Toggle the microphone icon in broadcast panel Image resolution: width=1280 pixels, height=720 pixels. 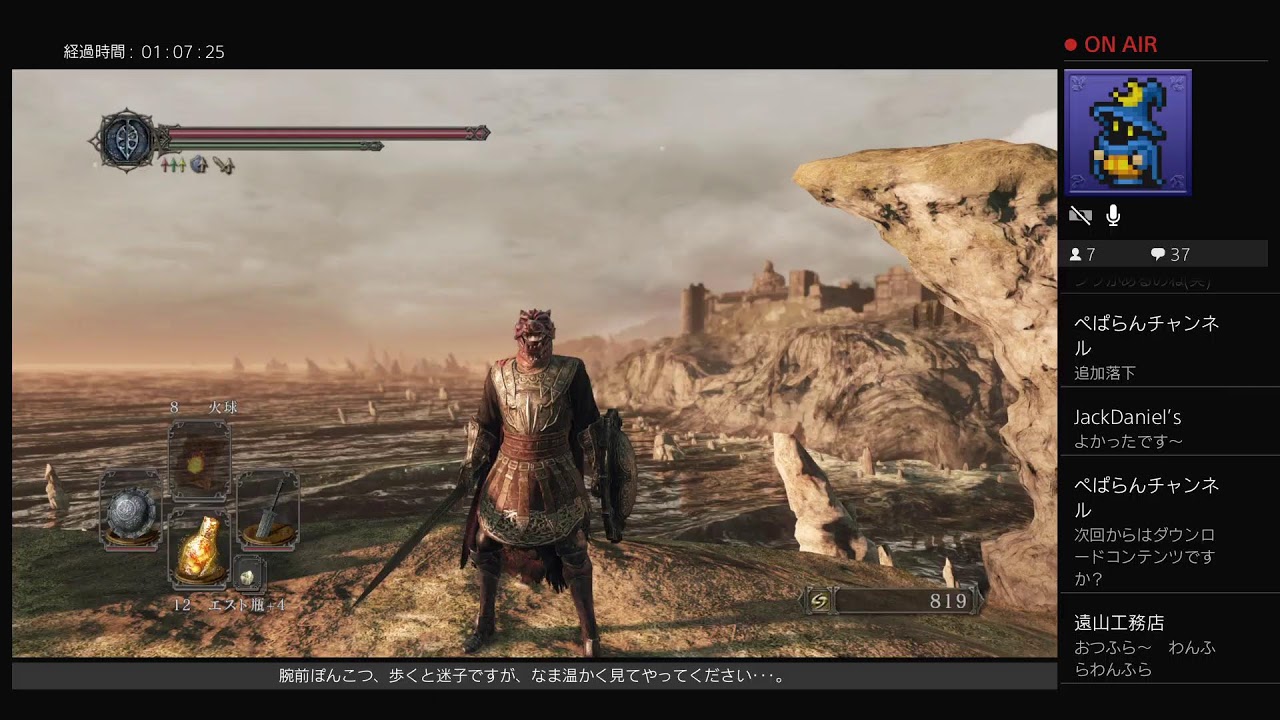coord(1113,215)
